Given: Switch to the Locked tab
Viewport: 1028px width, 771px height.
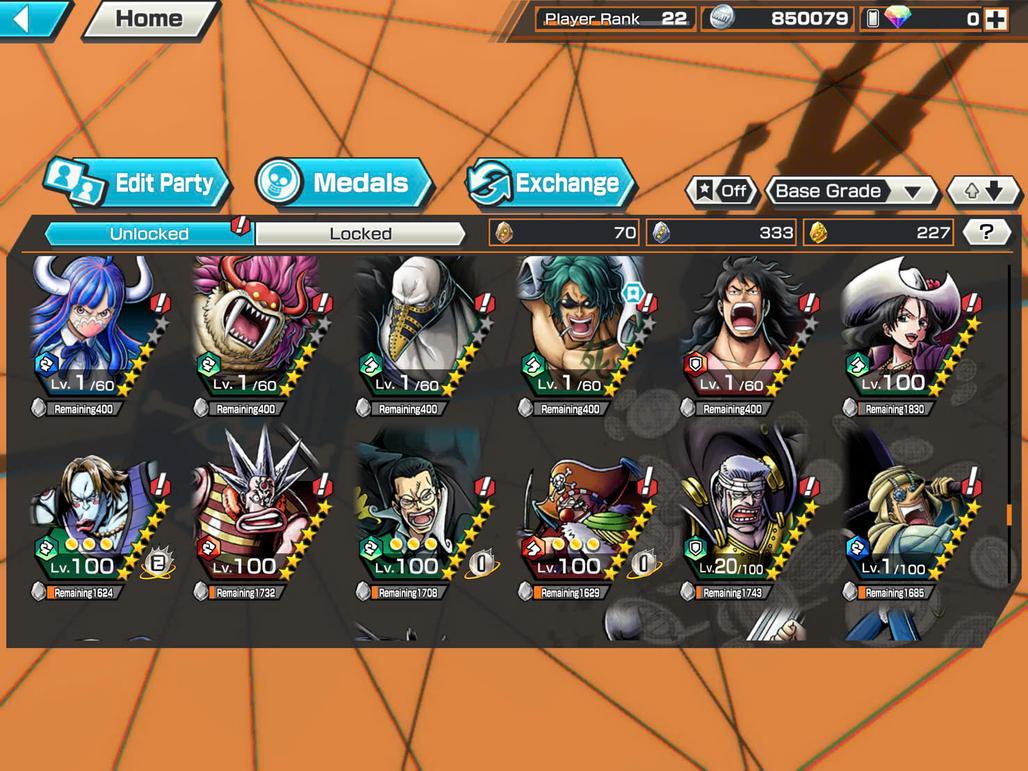Looking at the screenshot, I should click(360, 234).
